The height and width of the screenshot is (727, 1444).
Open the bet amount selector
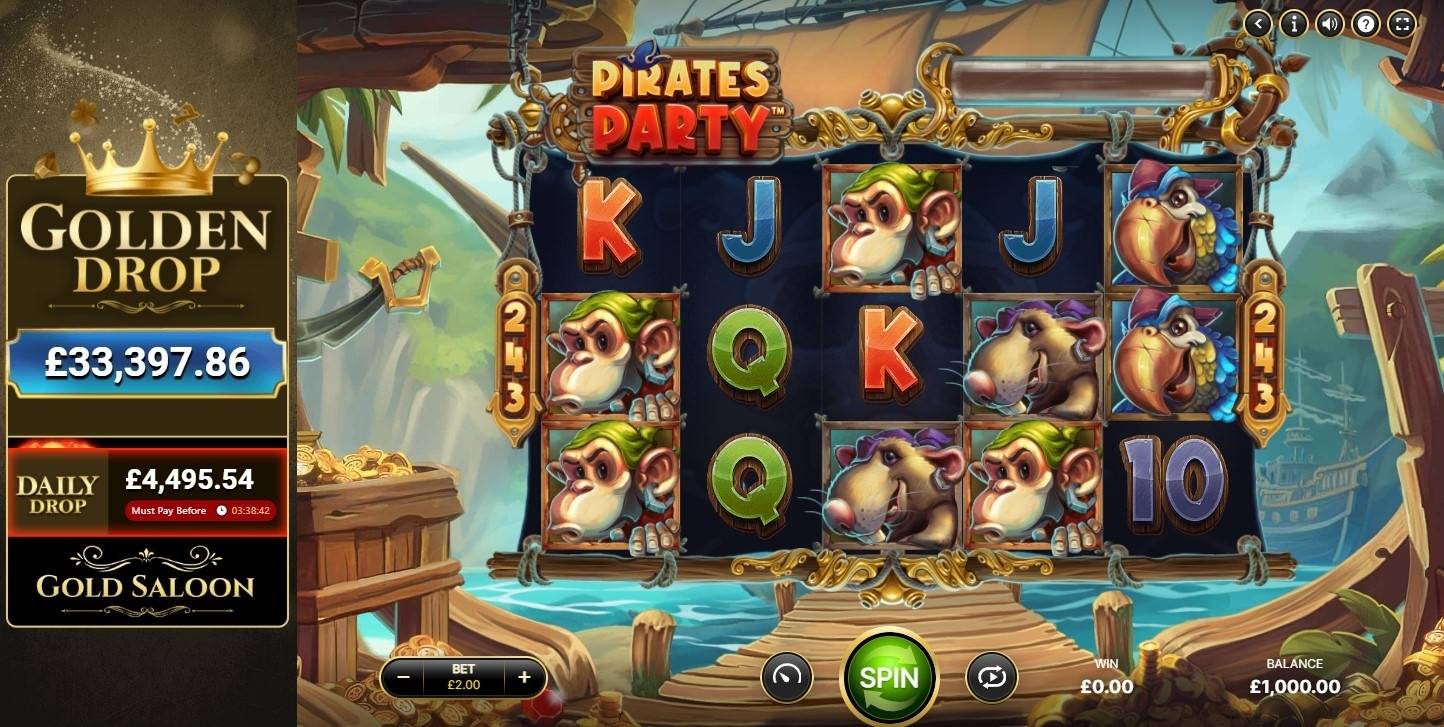point(464,677)
